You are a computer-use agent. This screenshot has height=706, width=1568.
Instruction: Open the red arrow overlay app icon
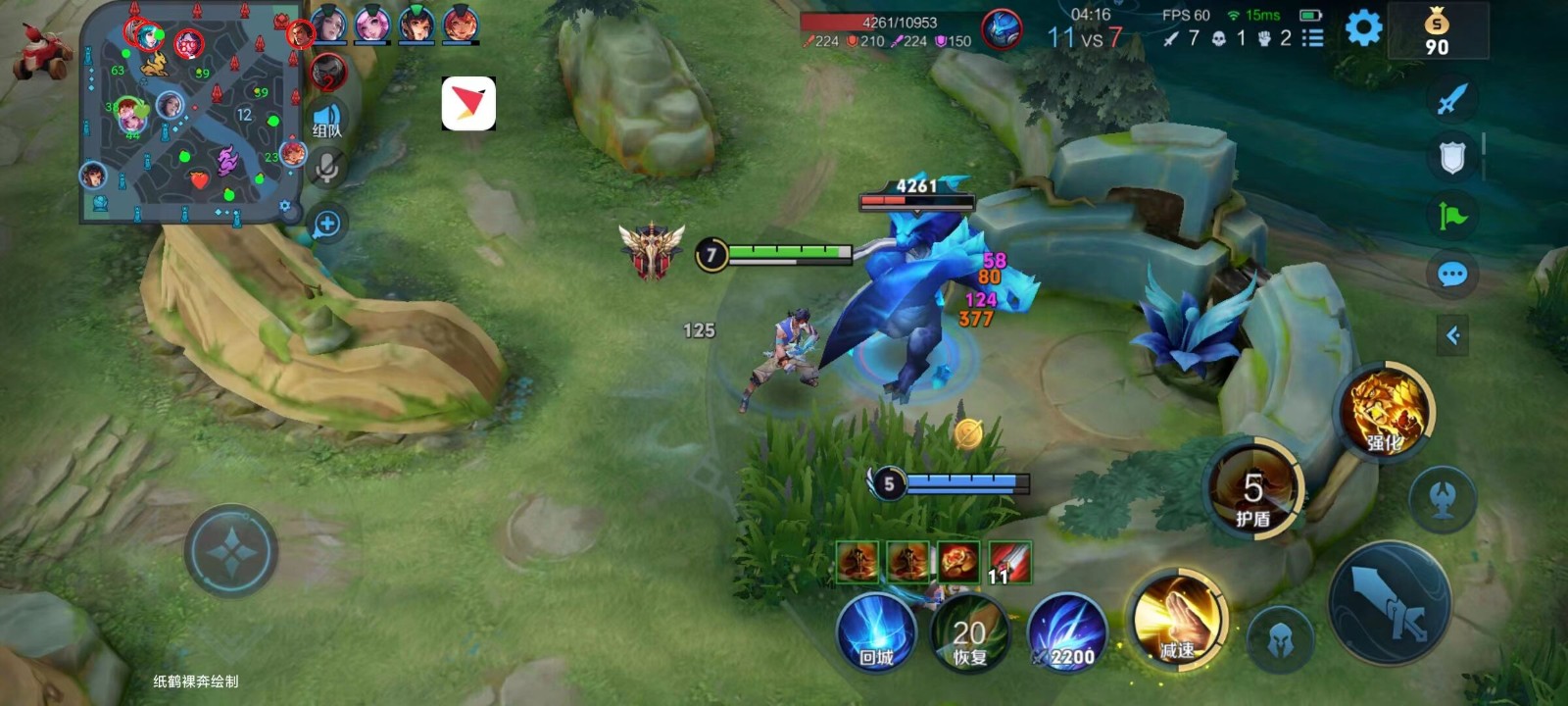point(468,104)
